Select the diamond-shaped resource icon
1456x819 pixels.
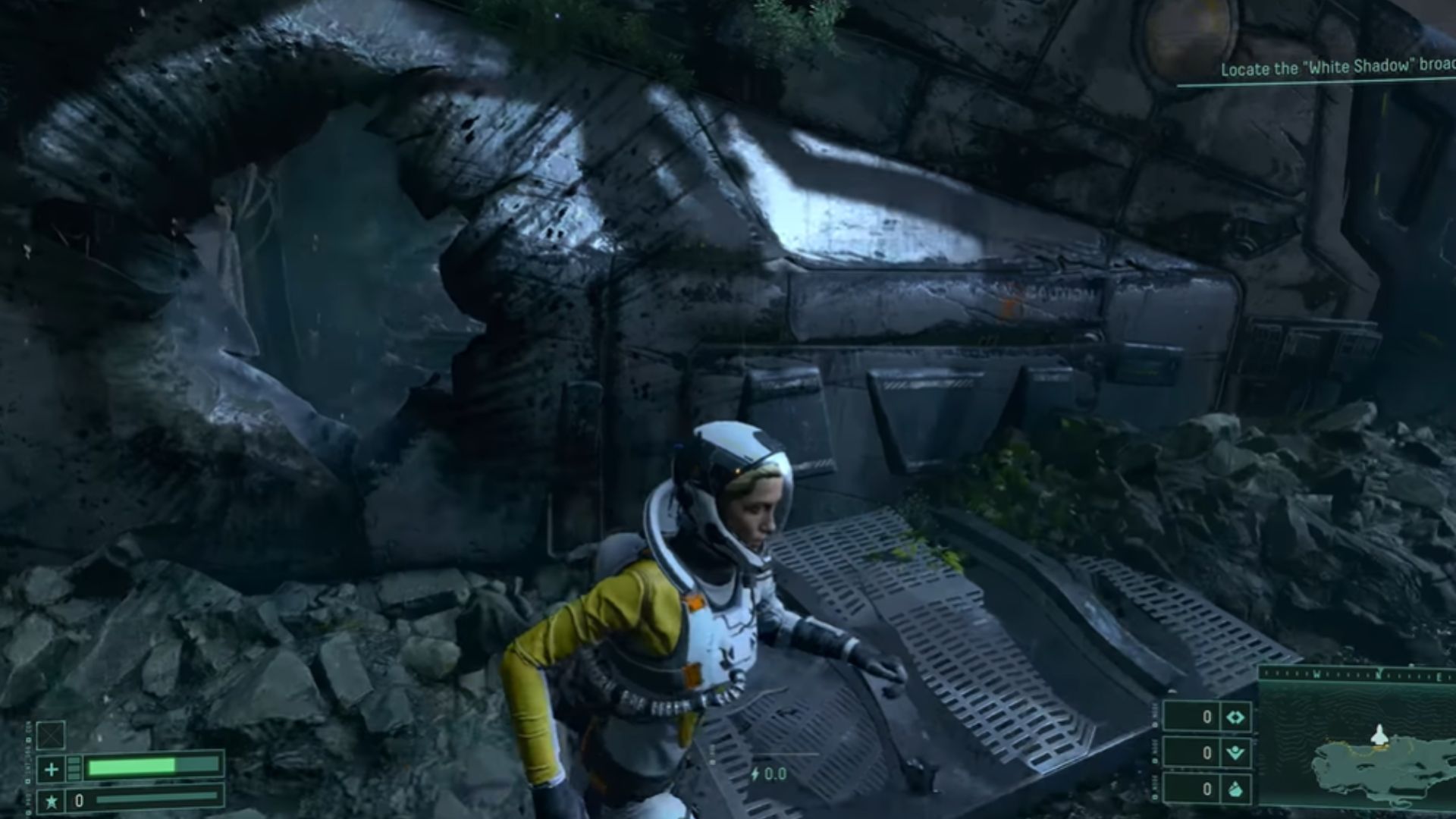tap(1235, 717)
